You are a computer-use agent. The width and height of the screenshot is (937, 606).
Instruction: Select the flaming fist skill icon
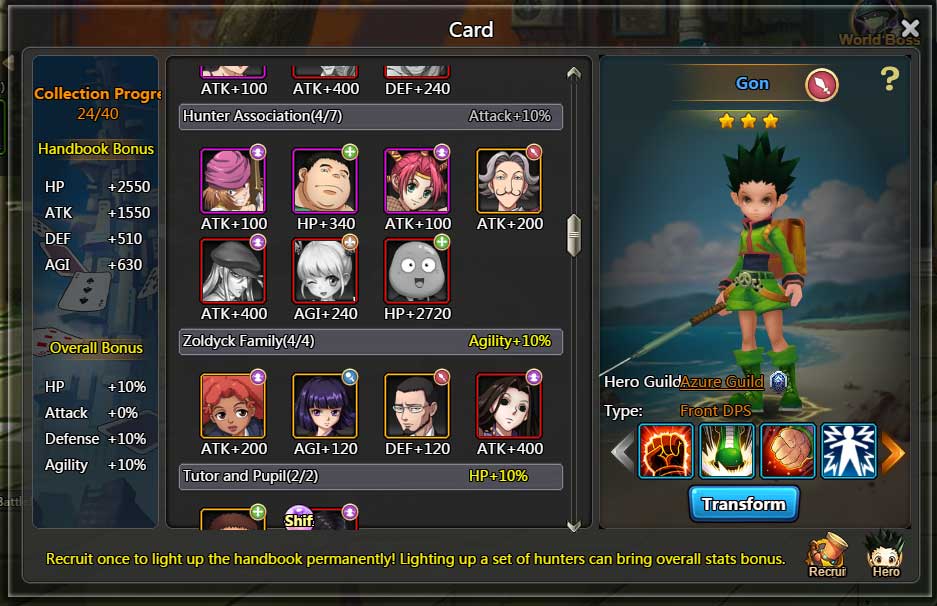click(665, 452)
